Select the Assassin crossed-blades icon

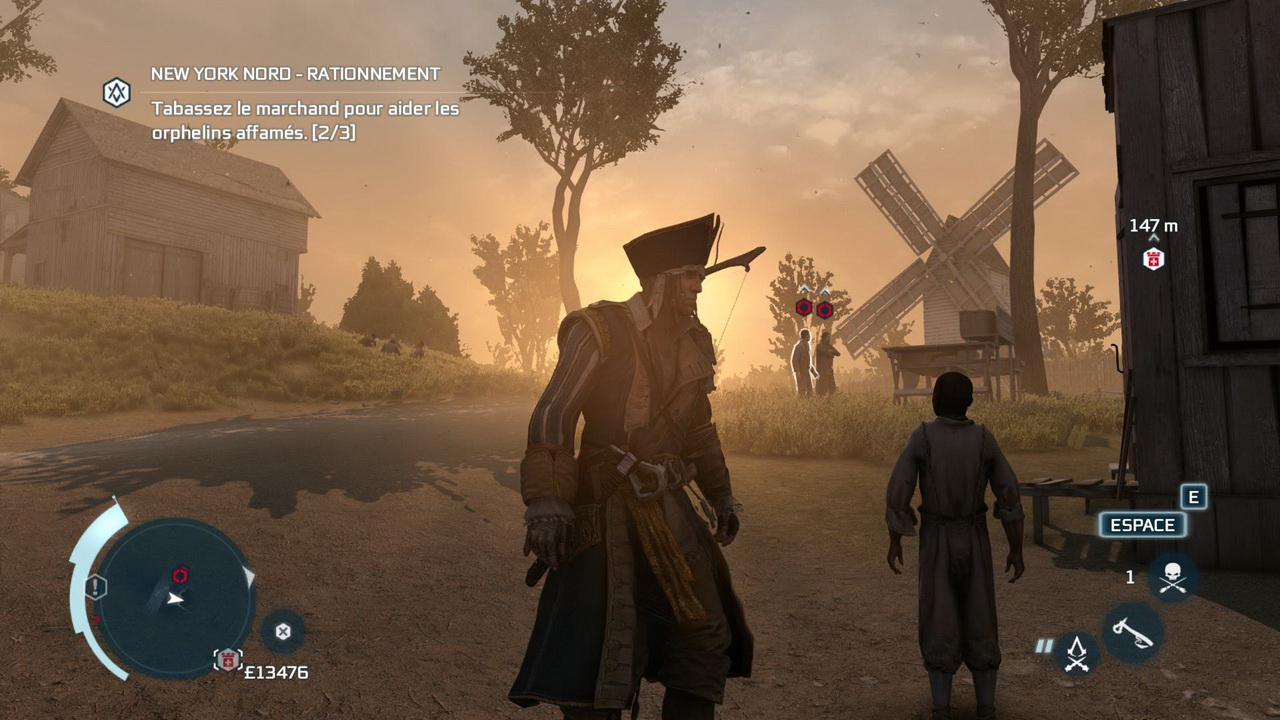pyautogui.click(x=1077, y=654)
